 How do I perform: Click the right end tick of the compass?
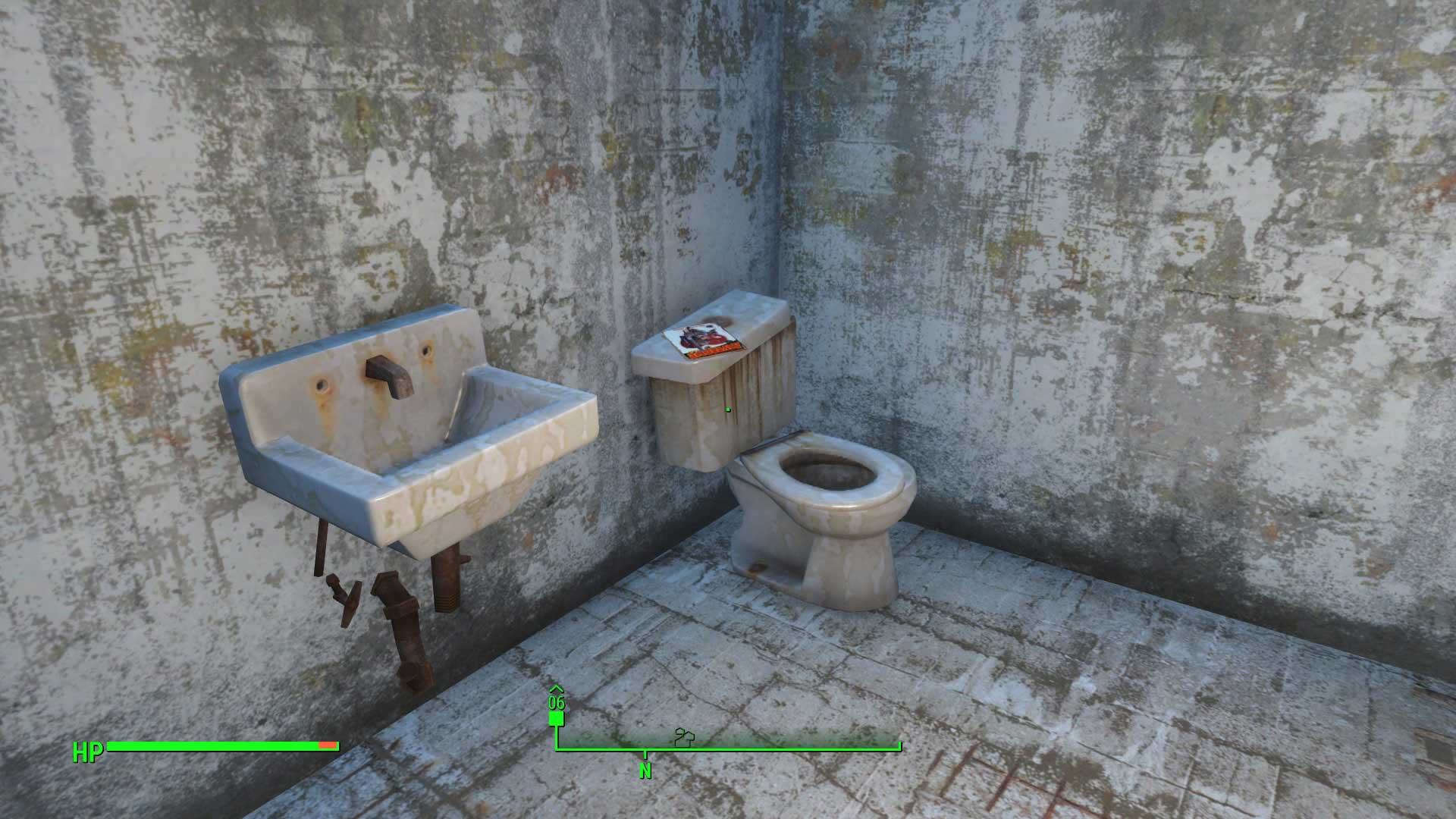coord(901,745)
